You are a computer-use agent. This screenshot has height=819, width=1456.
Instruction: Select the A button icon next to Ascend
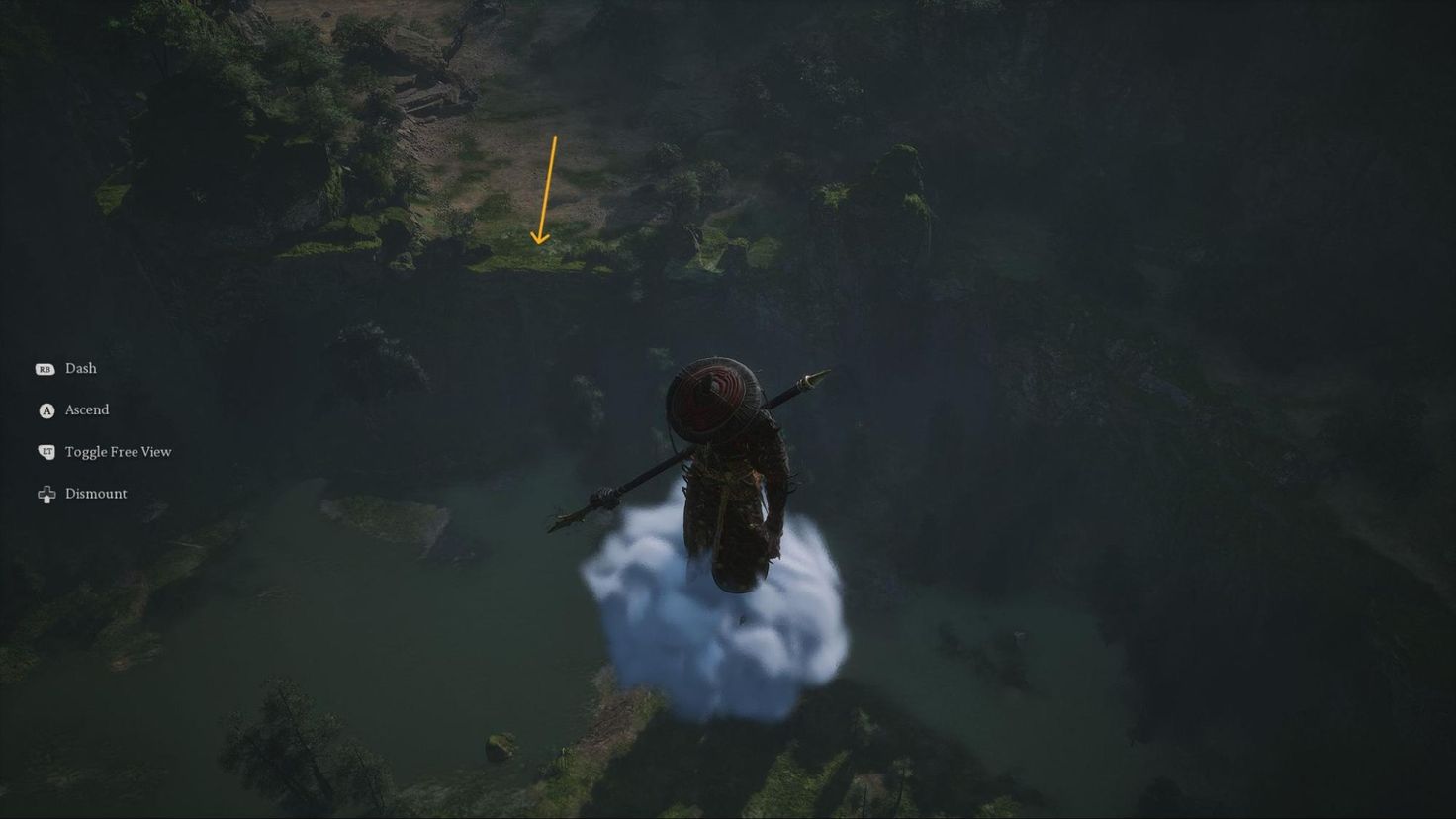(45, 409)
